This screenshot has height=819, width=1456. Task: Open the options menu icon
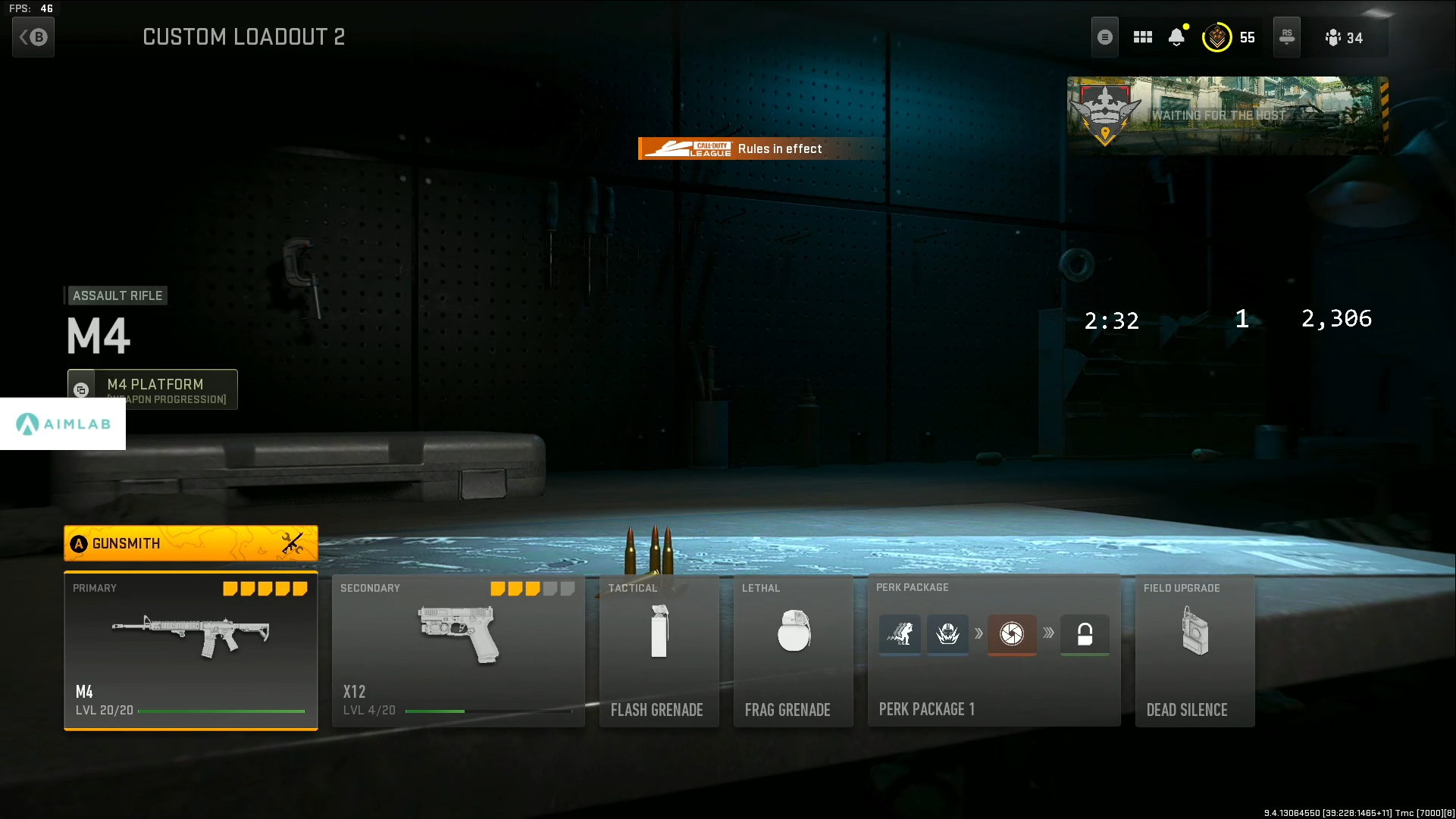pyautogui.click(x=1105, y=37)
